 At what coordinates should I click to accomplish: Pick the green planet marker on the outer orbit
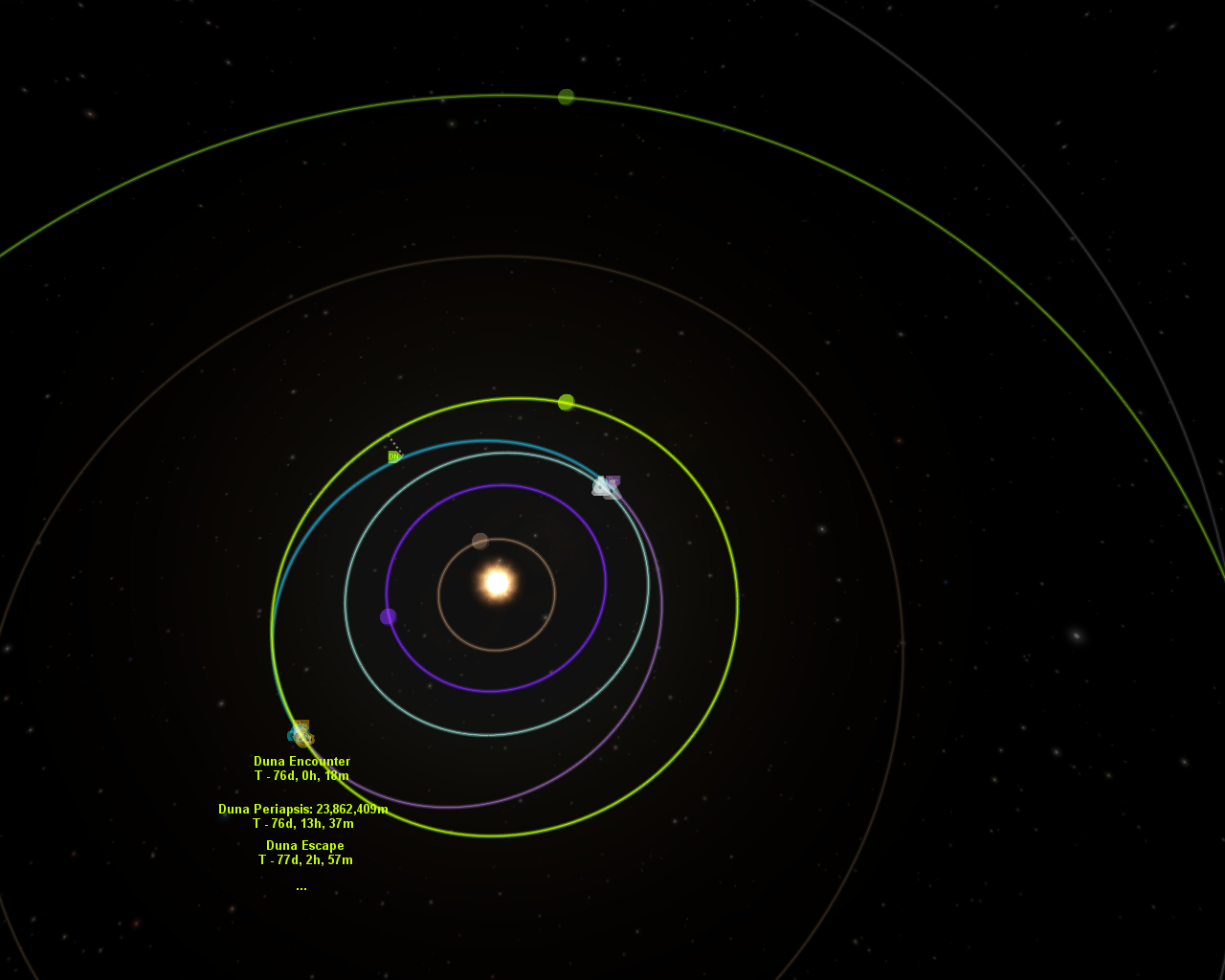566,97
